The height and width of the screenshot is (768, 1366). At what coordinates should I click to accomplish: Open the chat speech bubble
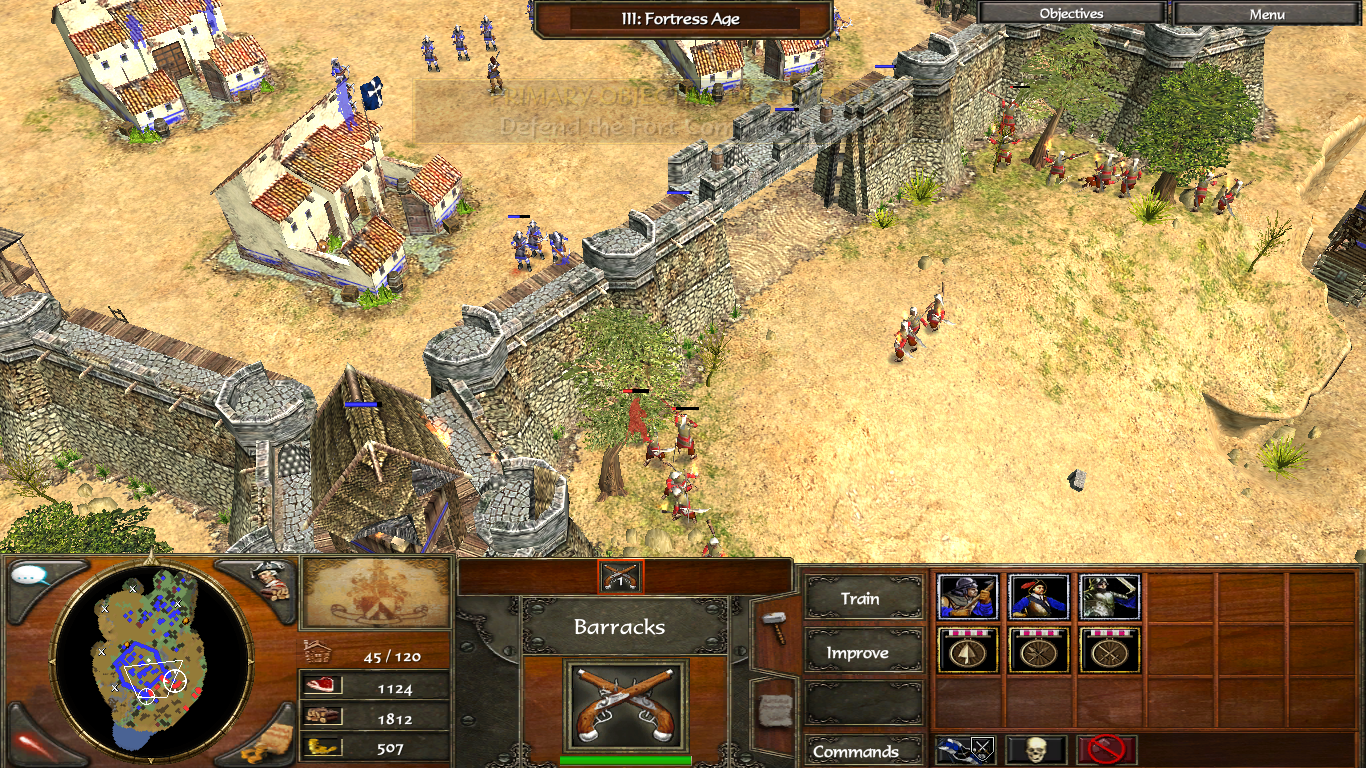[33, 577]
